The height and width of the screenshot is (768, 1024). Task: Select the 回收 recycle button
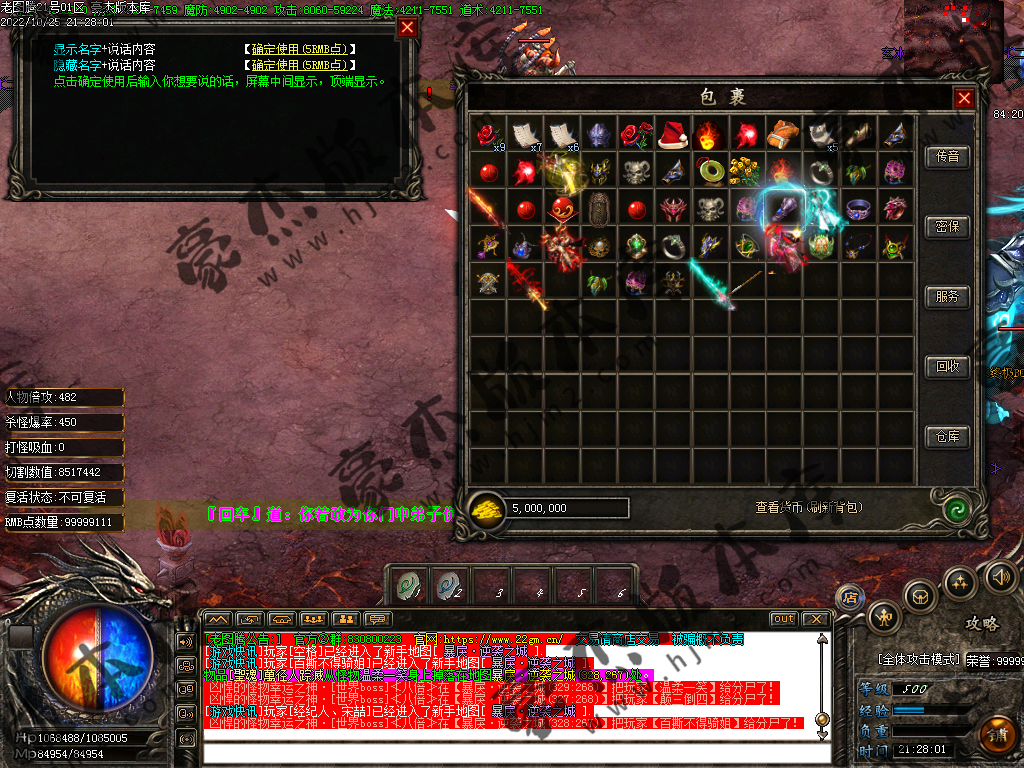[946, 367]
